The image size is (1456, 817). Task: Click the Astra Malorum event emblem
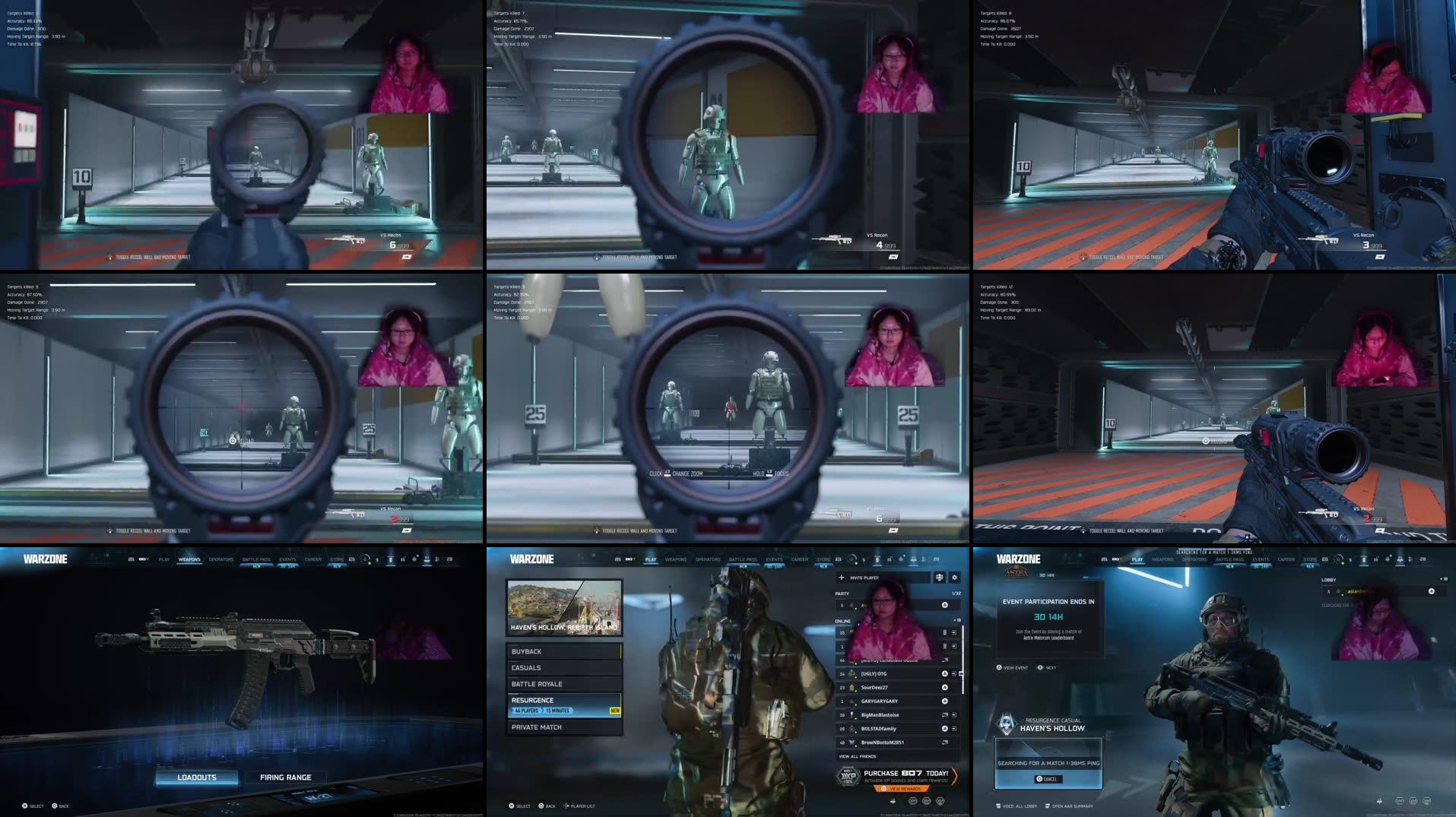(x=1017, y=572)
